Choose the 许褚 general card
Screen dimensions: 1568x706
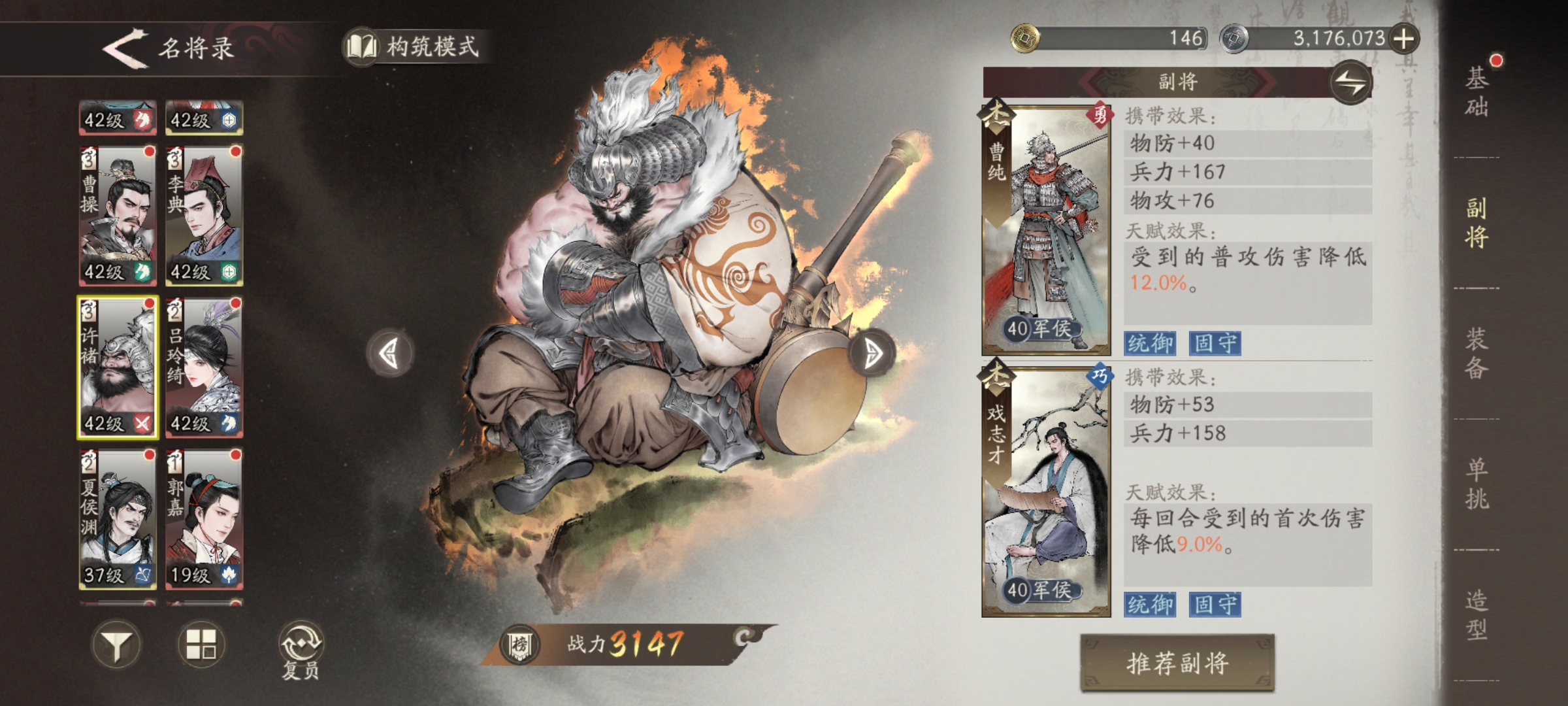pyautogui.click(x=118, y=367)
